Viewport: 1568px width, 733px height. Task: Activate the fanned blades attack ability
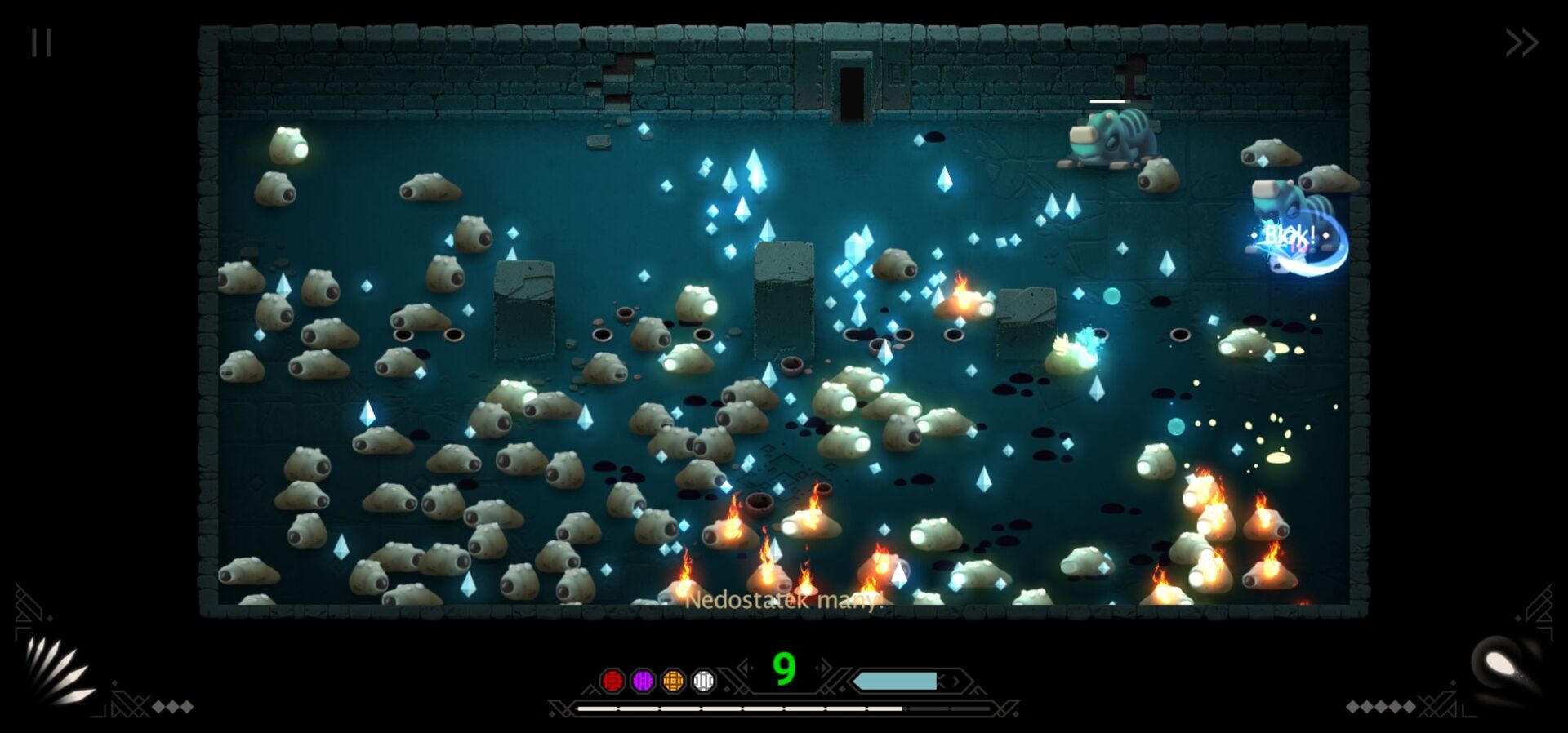(57, 671)
